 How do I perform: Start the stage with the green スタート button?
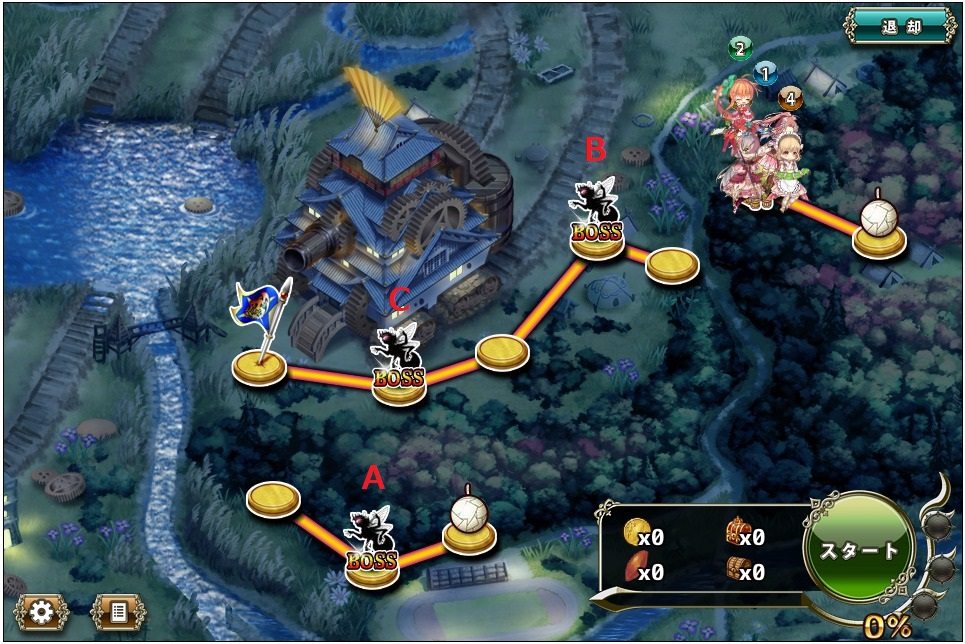(859, 549)
